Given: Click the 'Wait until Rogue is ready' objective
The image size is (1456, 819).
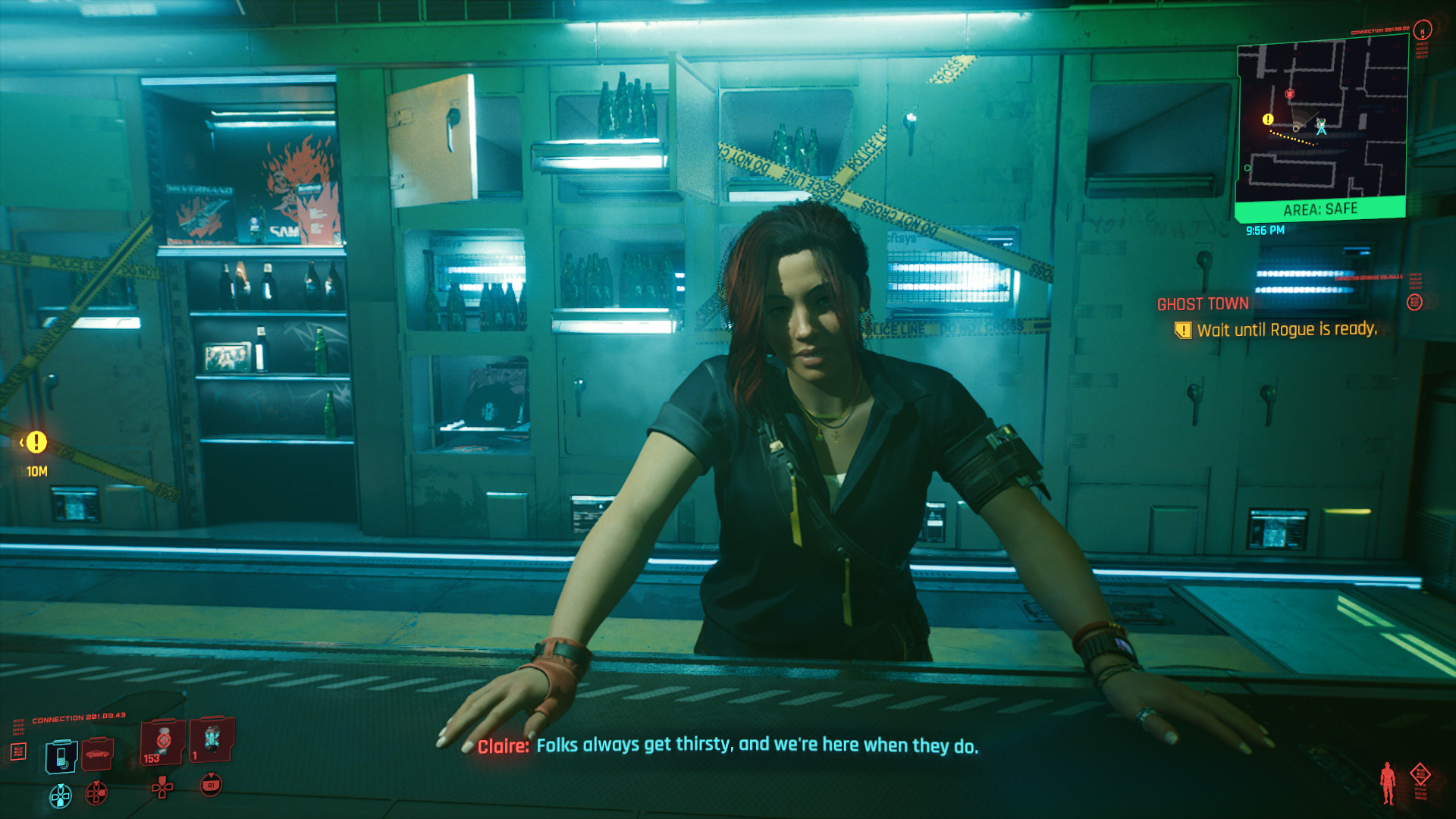Looking at the screenshot, I should 1286,330.
